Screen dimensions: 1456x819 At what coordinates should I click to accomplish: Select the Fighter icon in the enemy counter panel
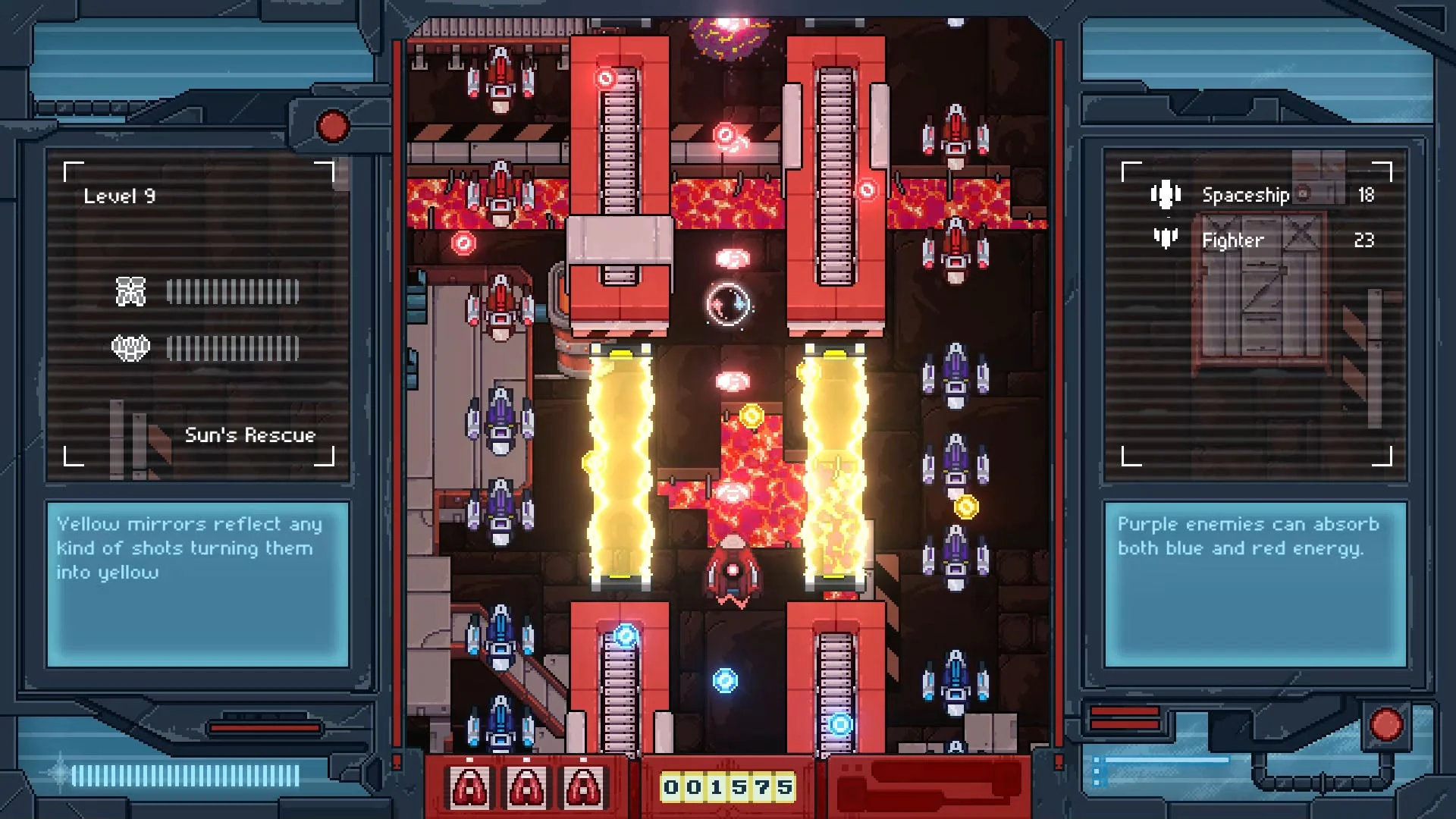tap(1166, 240)
